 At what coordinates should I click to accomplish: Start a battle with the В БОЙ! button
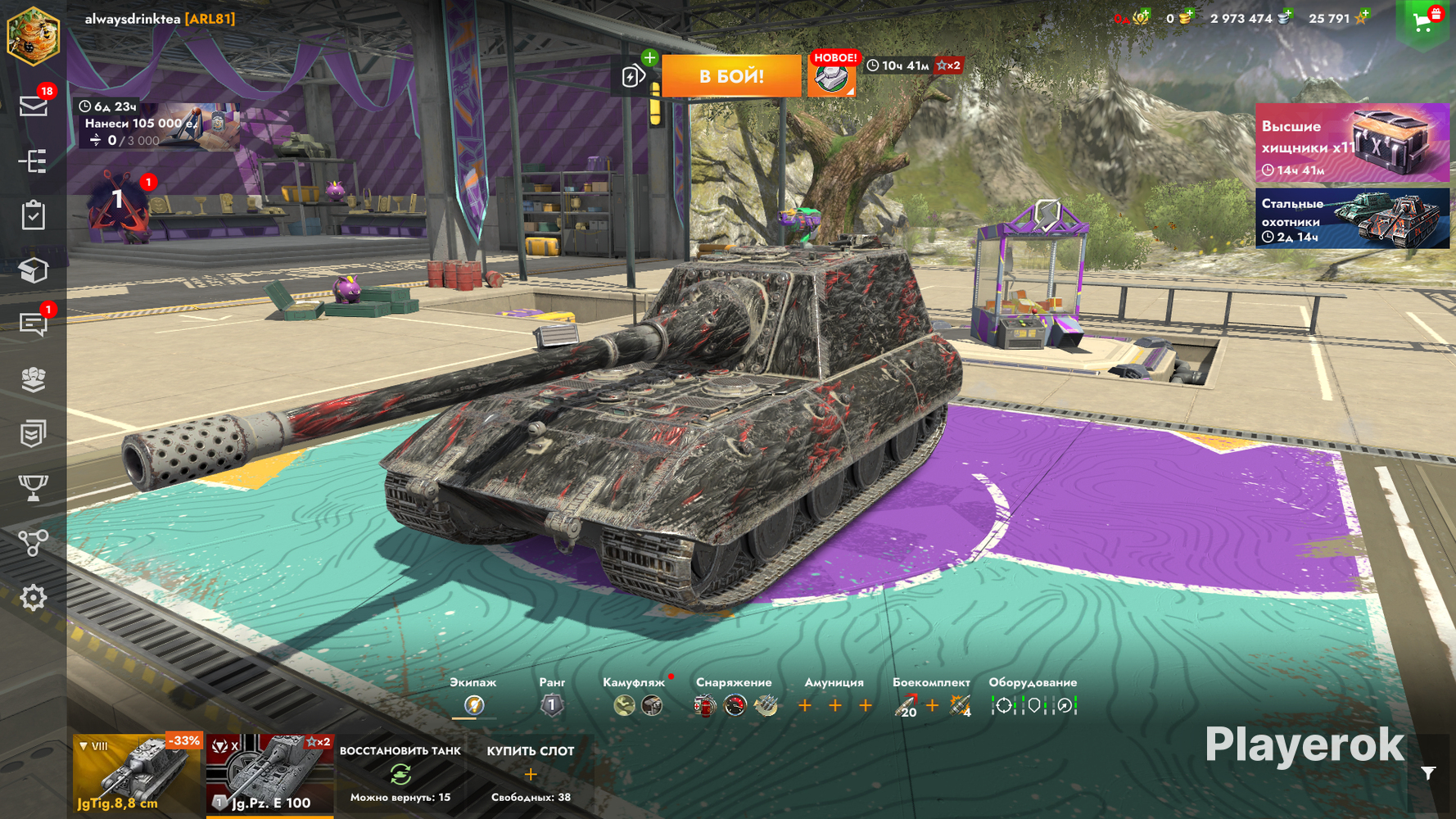pos(731,76)
